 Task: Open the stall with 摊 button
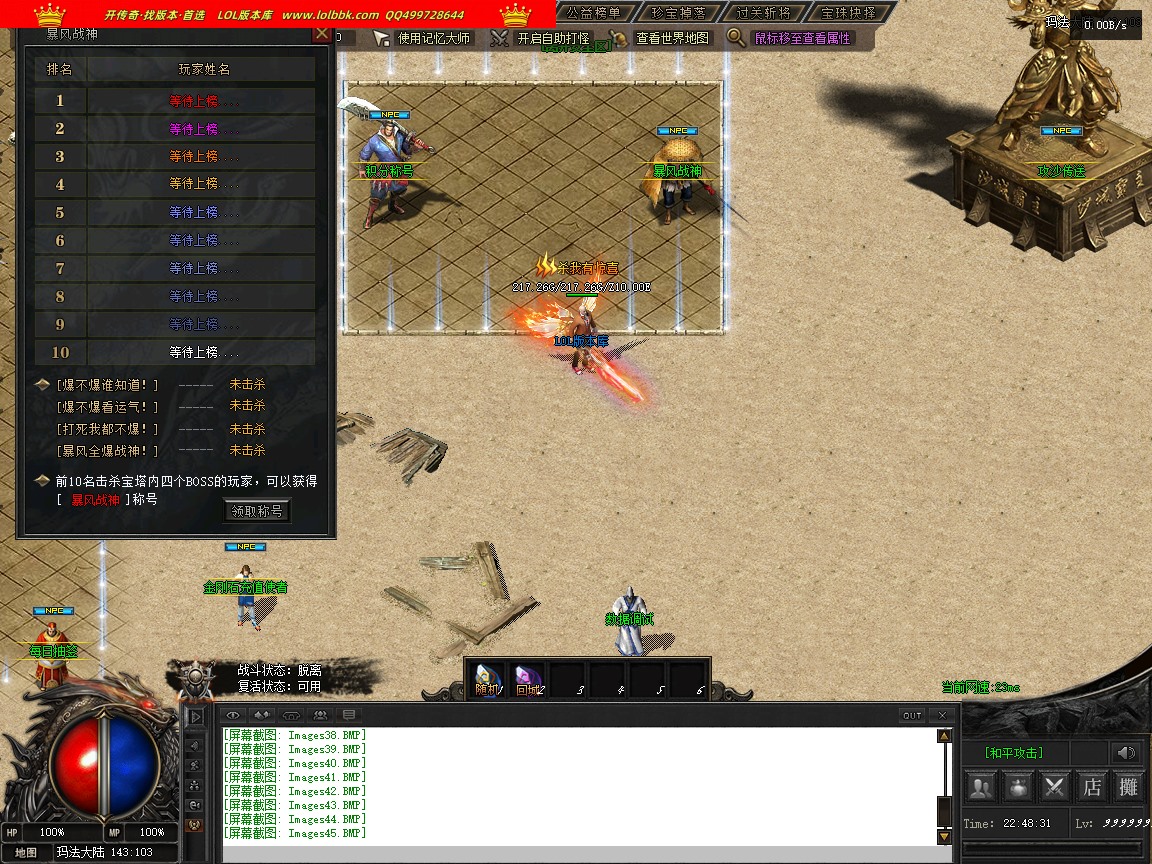(x=1128, y=787)
